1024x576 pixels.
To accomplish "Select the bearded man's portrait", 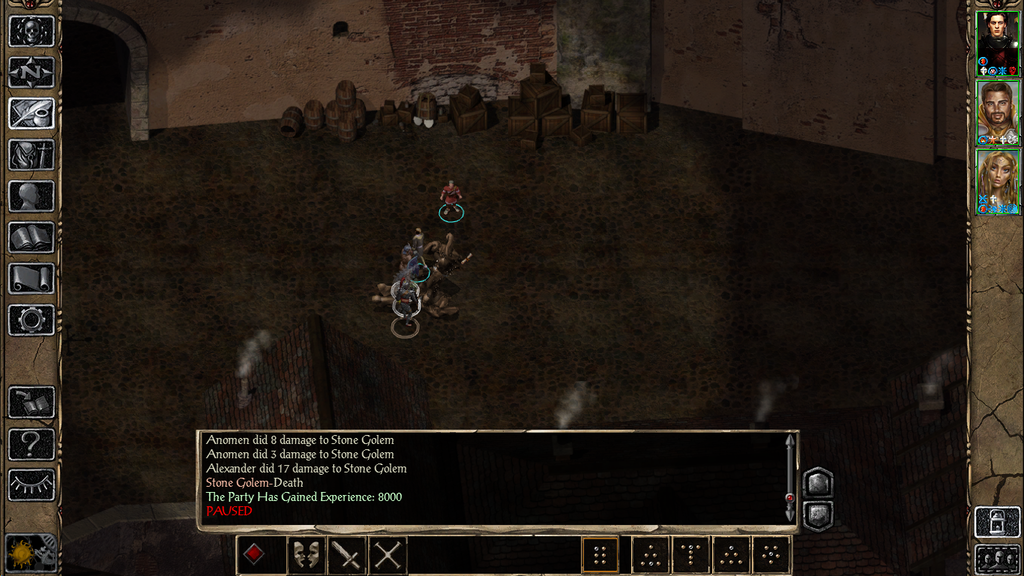I will coord(997,110).
